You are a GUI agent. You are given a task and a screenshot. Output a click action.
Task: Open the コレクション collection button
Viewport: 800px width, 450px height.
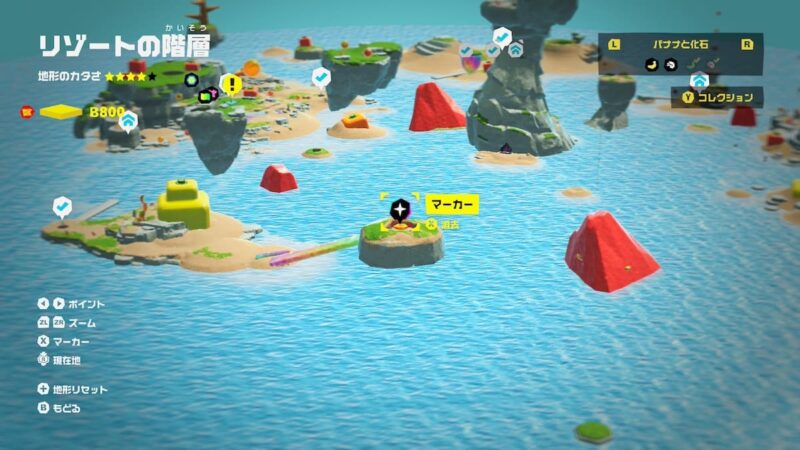pos(717,97)
